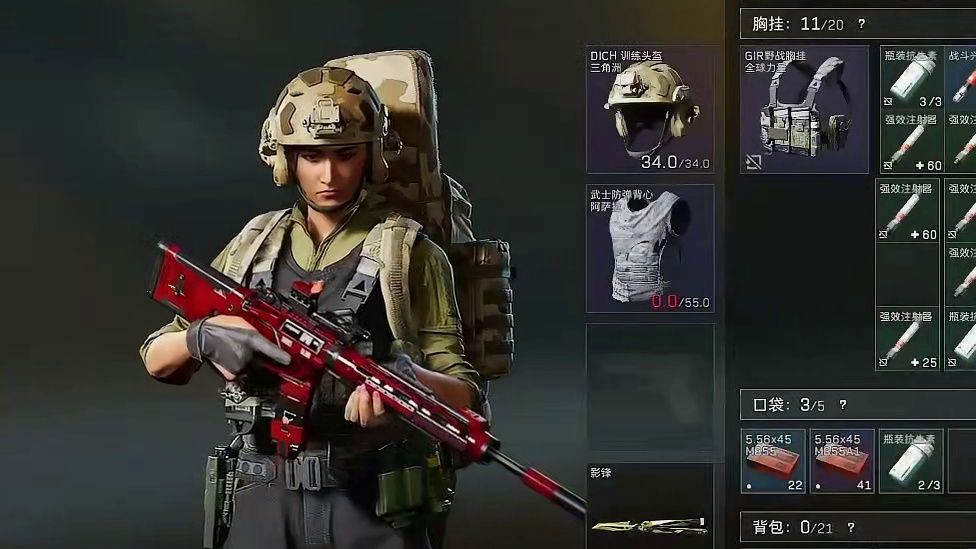
Task: Open the help icon beside 口袋
Action: pos(842,405)
